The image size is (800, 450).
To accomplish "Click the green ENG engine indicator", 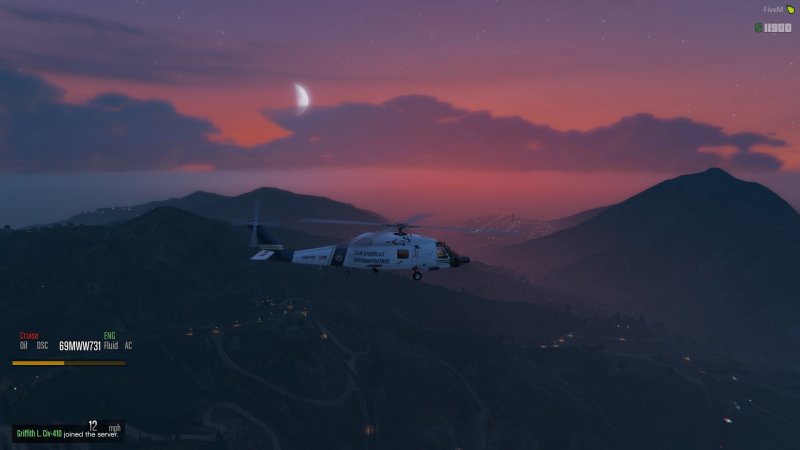I will coord(109,336).
